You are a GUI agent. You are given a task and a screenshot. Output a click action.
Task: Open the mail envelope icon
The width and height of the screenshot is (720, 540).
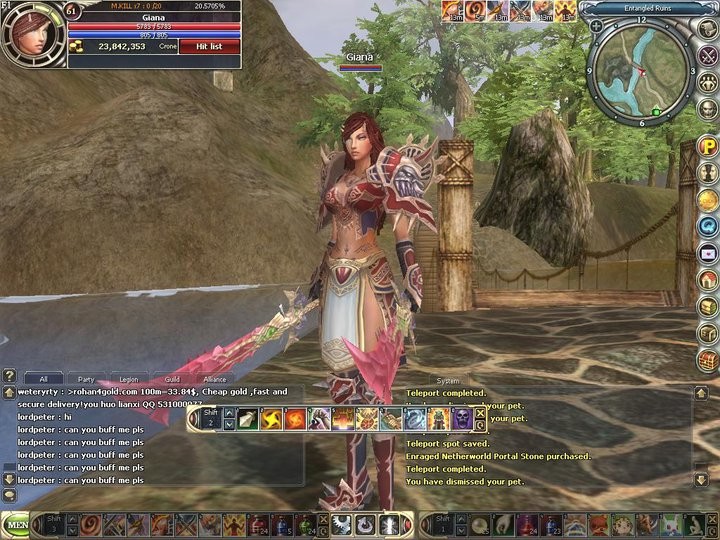point(709,252)
